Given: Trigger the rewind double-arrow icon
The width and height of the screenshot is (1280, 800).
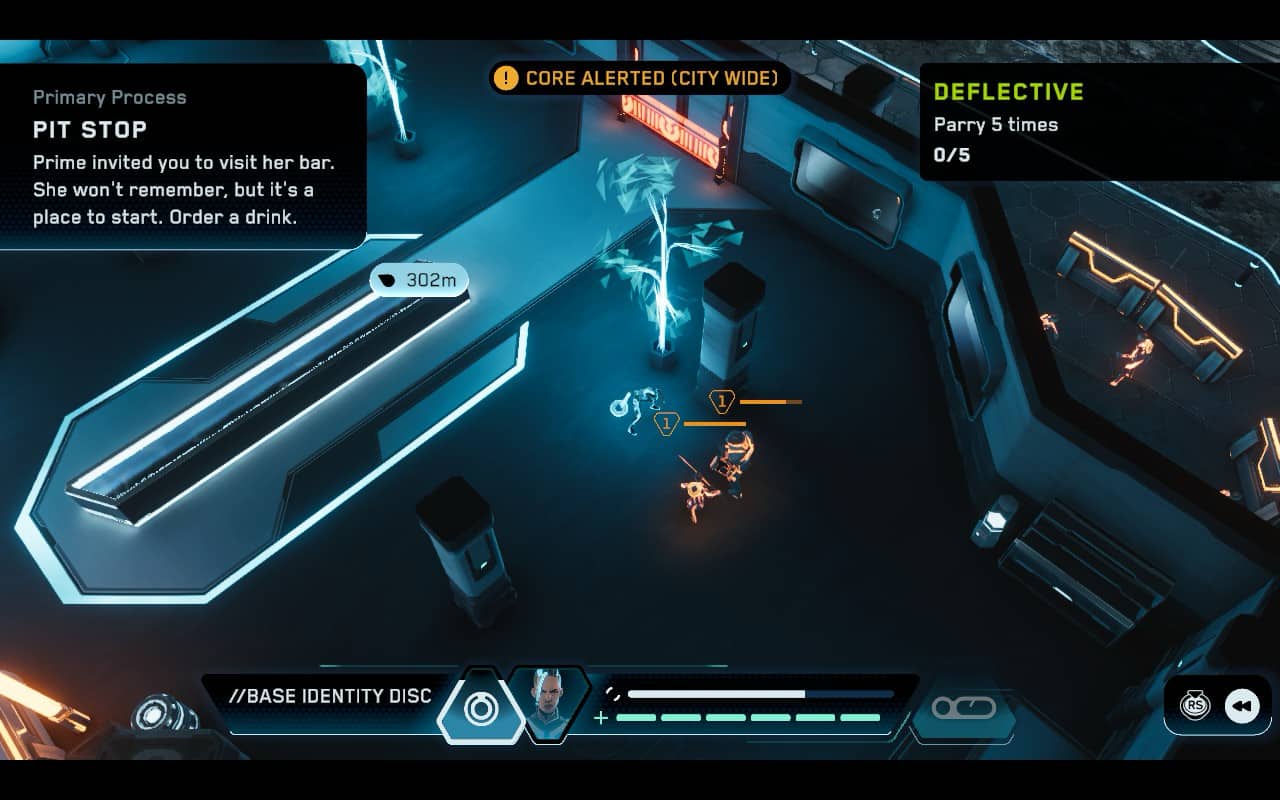Looking at the screenshot, I should pyautogui.click(x=1241, y=706).
